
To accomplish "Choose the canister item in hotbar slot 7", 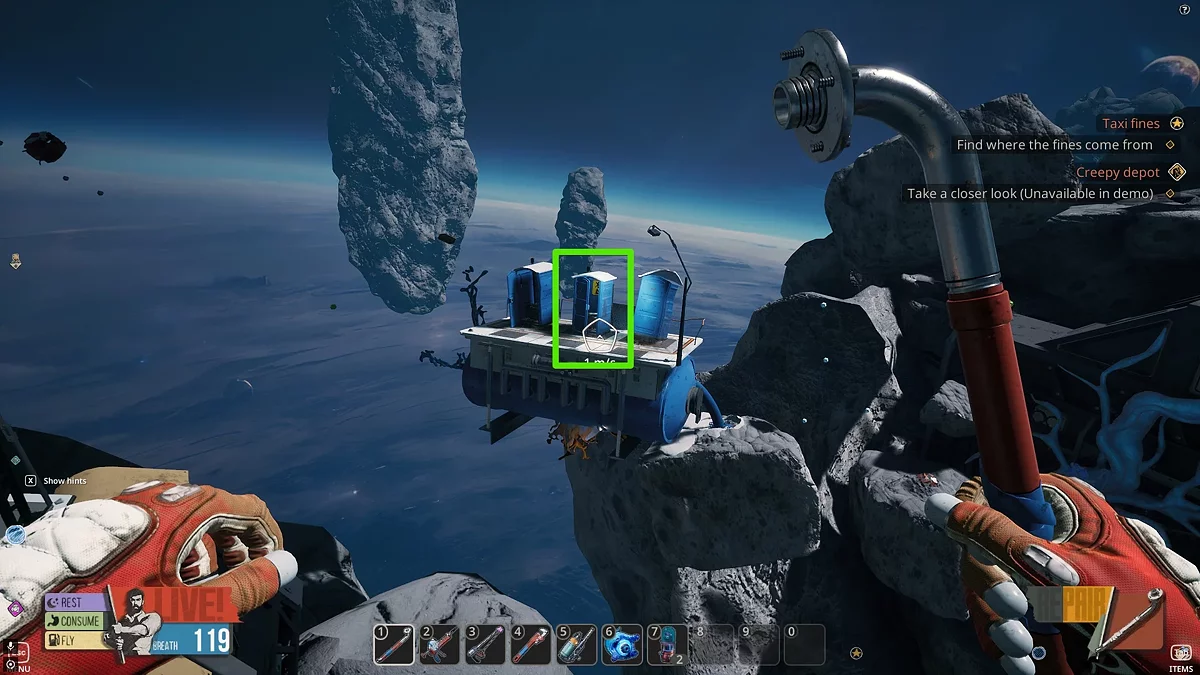I will point(667,645).
